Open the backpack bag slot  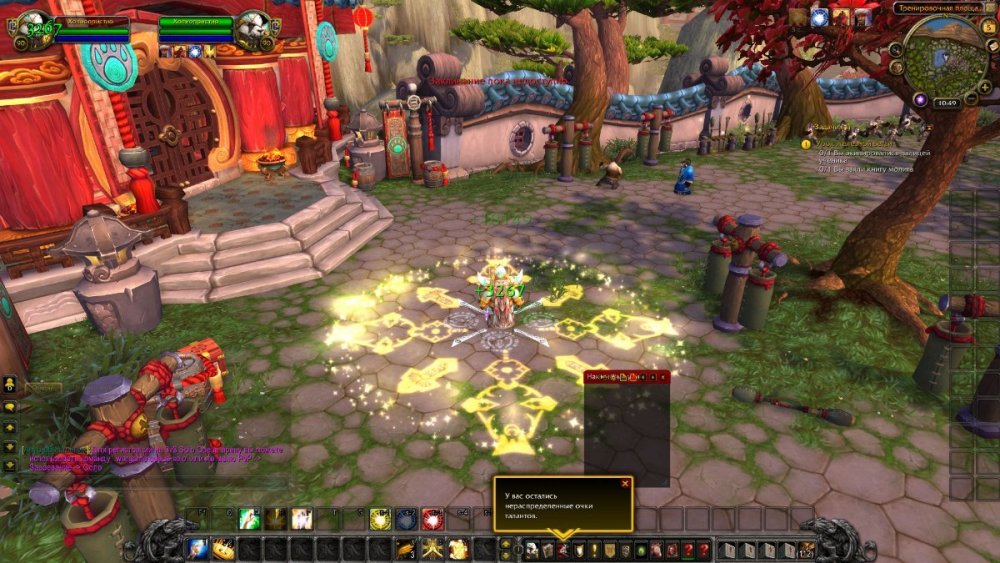(806, 549)
